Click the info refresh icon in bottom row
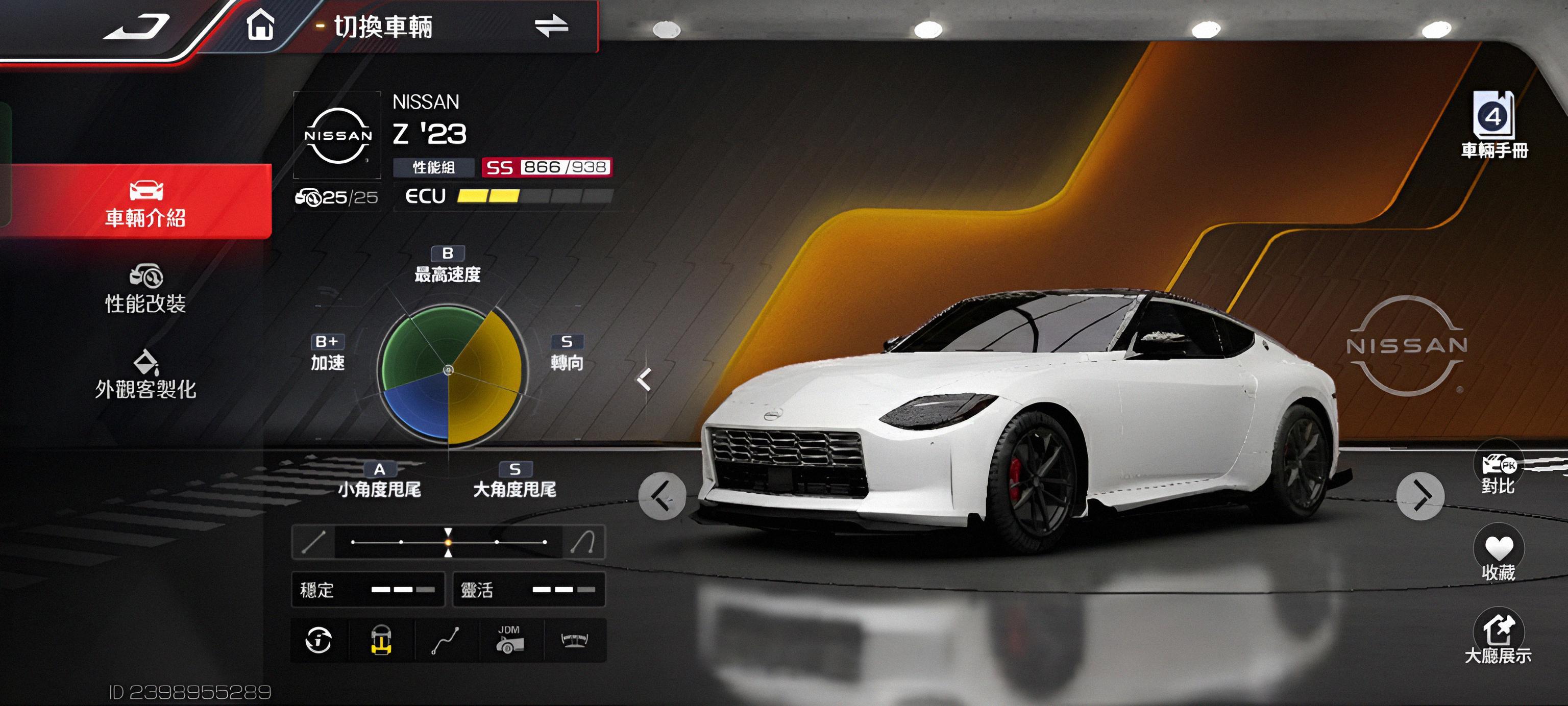The width and height of the screenshot is (1568, 706). (319, 640)
